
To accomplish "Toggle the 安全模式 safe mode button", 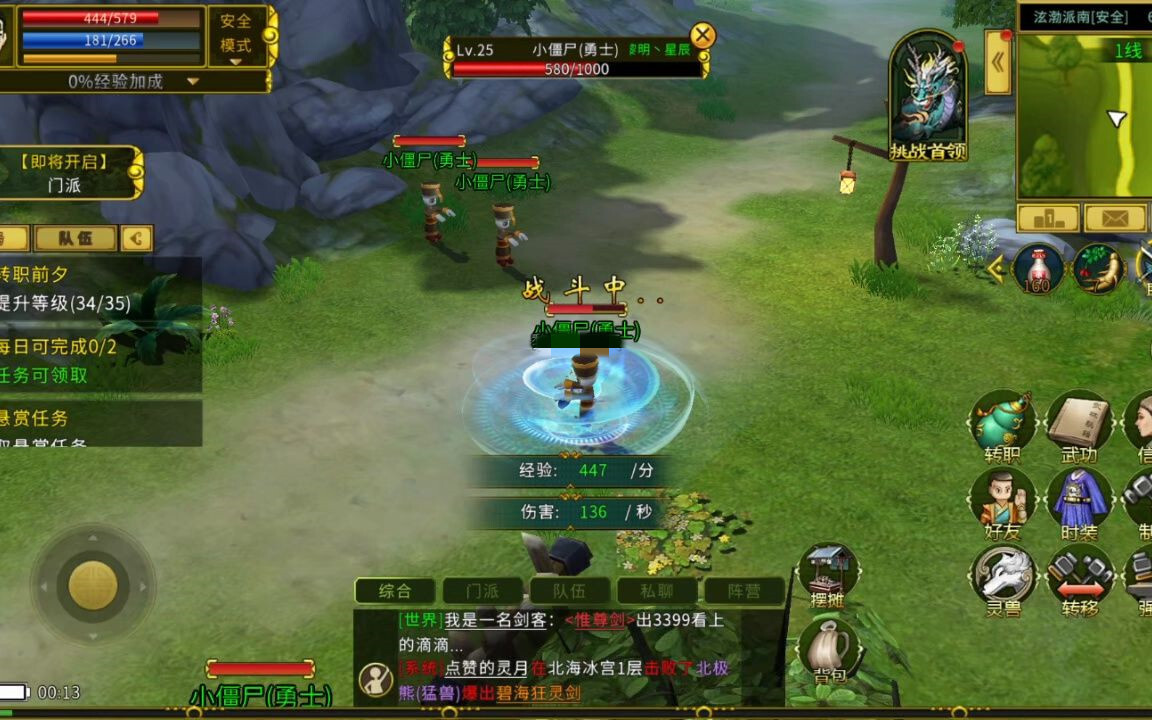I will click(x=236, y=35).
